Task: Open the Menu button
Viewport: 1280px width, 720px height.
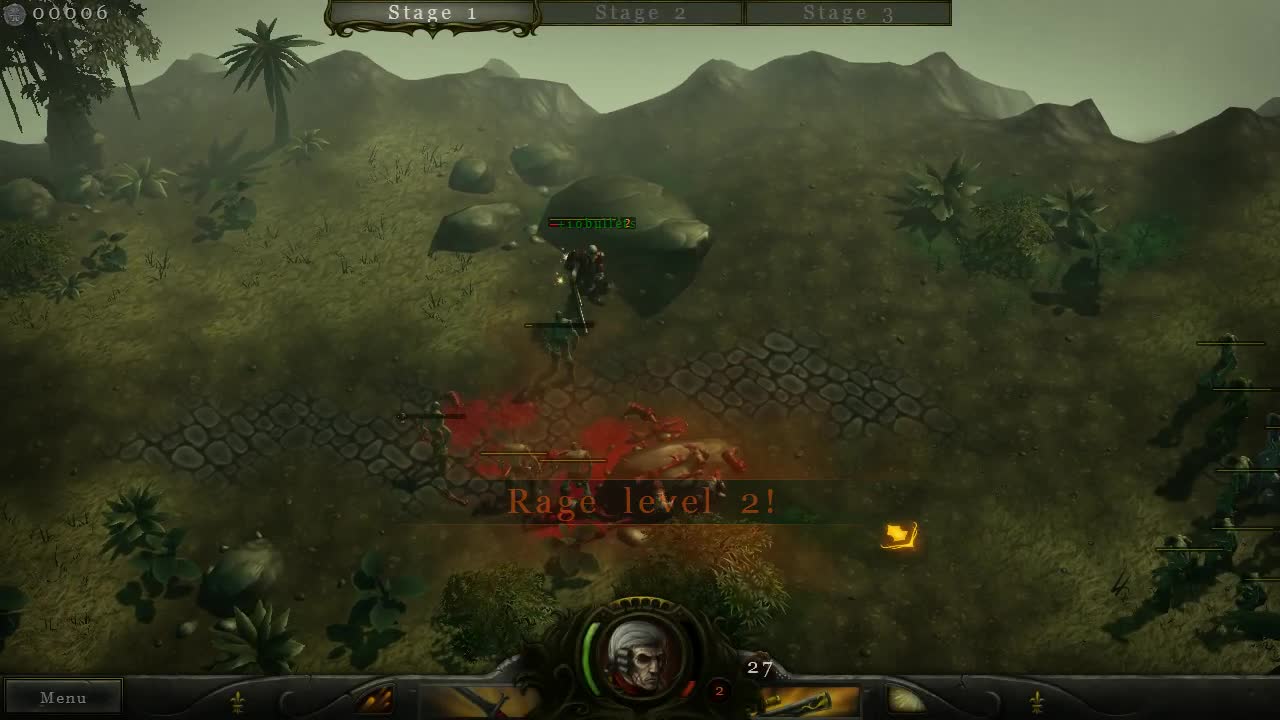Action: 63,697
